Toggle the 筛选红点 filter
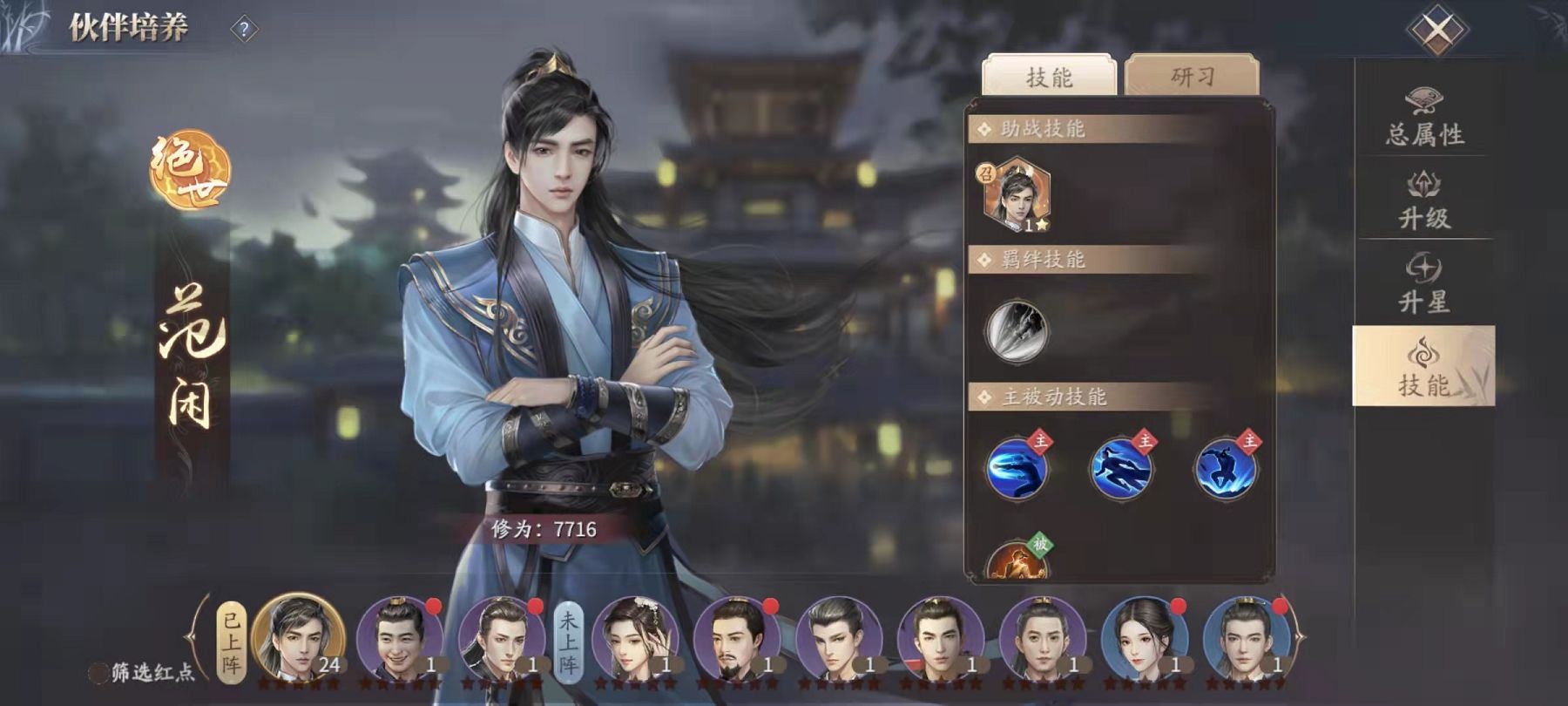 point(100,673)
